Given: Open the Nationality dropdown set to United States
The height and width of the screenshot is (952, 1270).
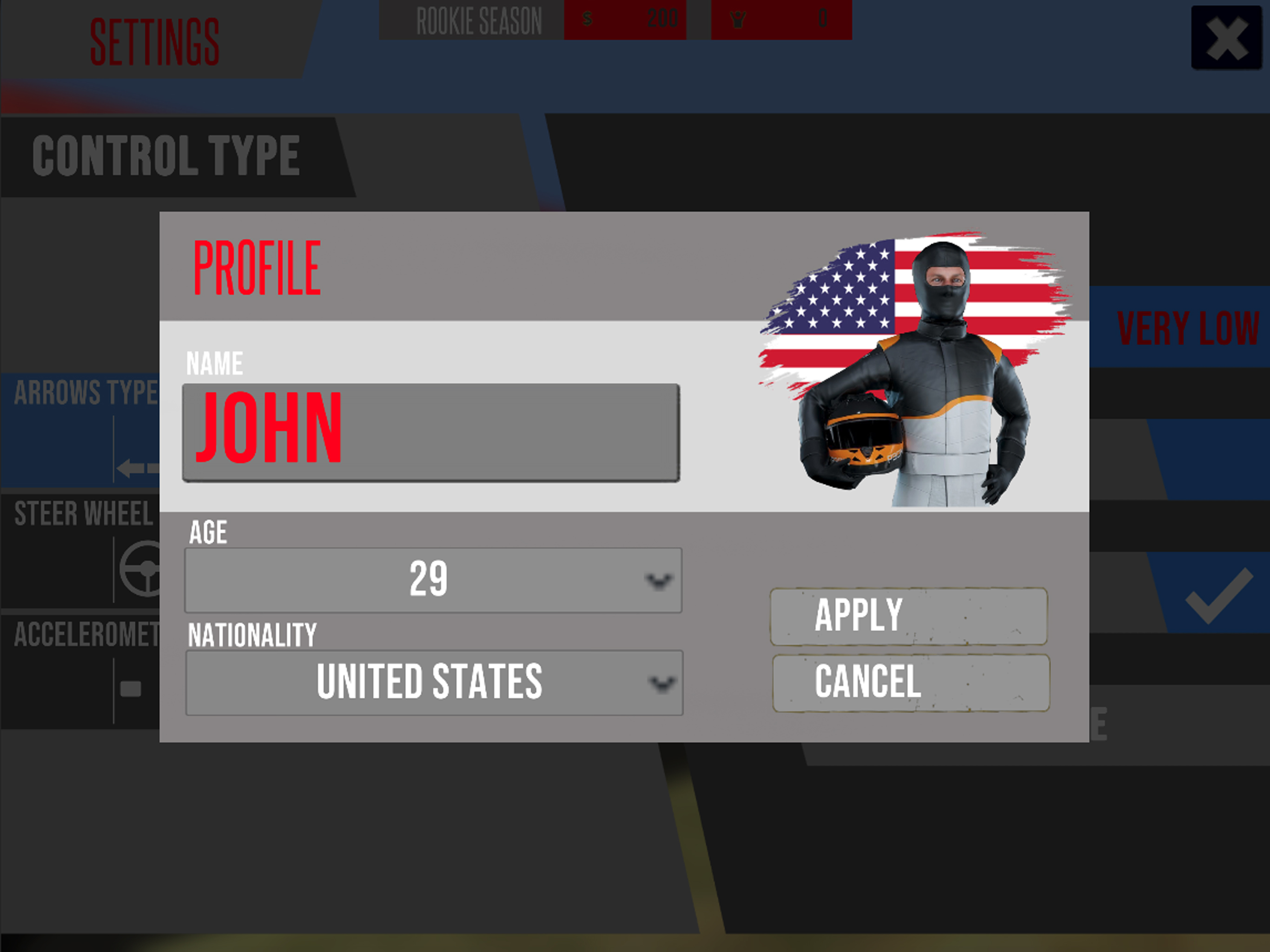Looking at the screenshot, I should [x=434, y=682].
